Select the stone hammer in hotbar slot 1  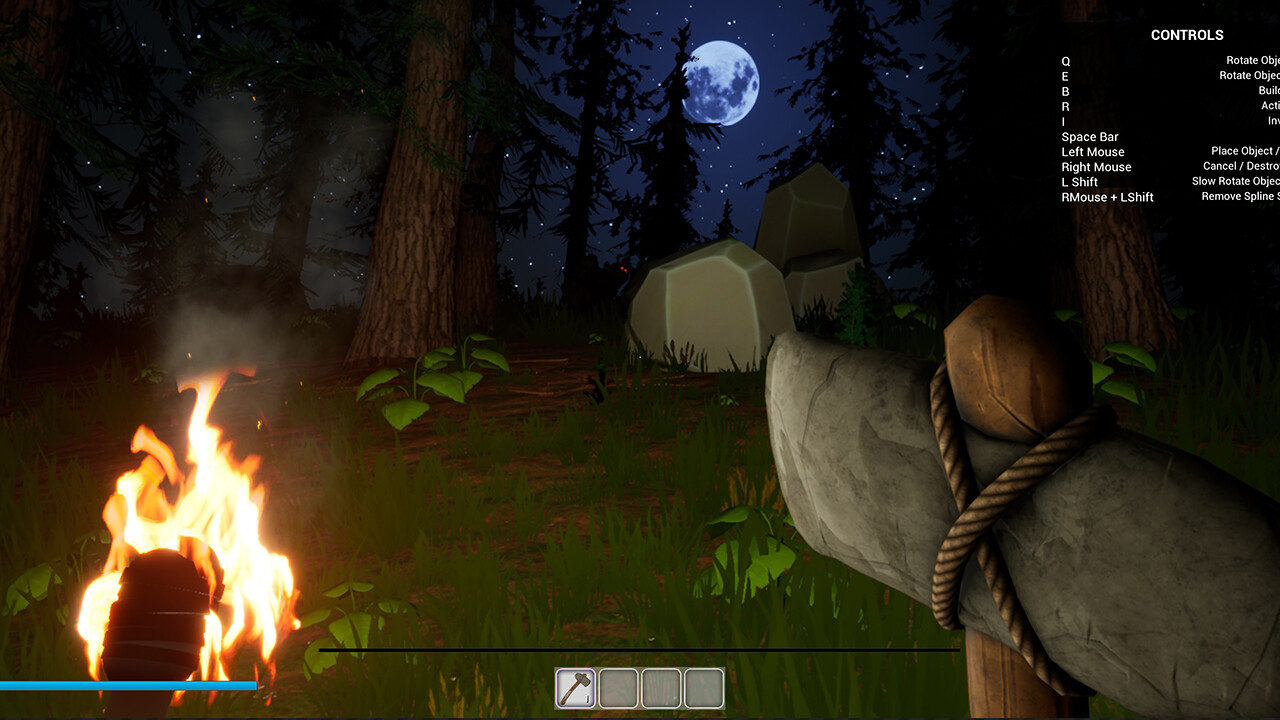(x=575, y=686)
